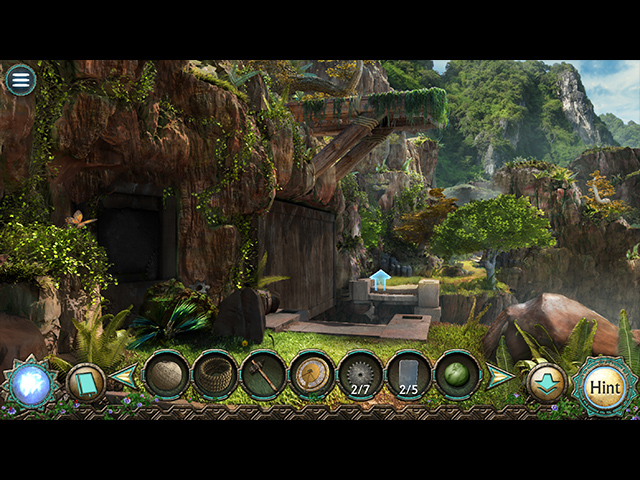Select the green ball inventory slot
640x480 pixels.
457,375
